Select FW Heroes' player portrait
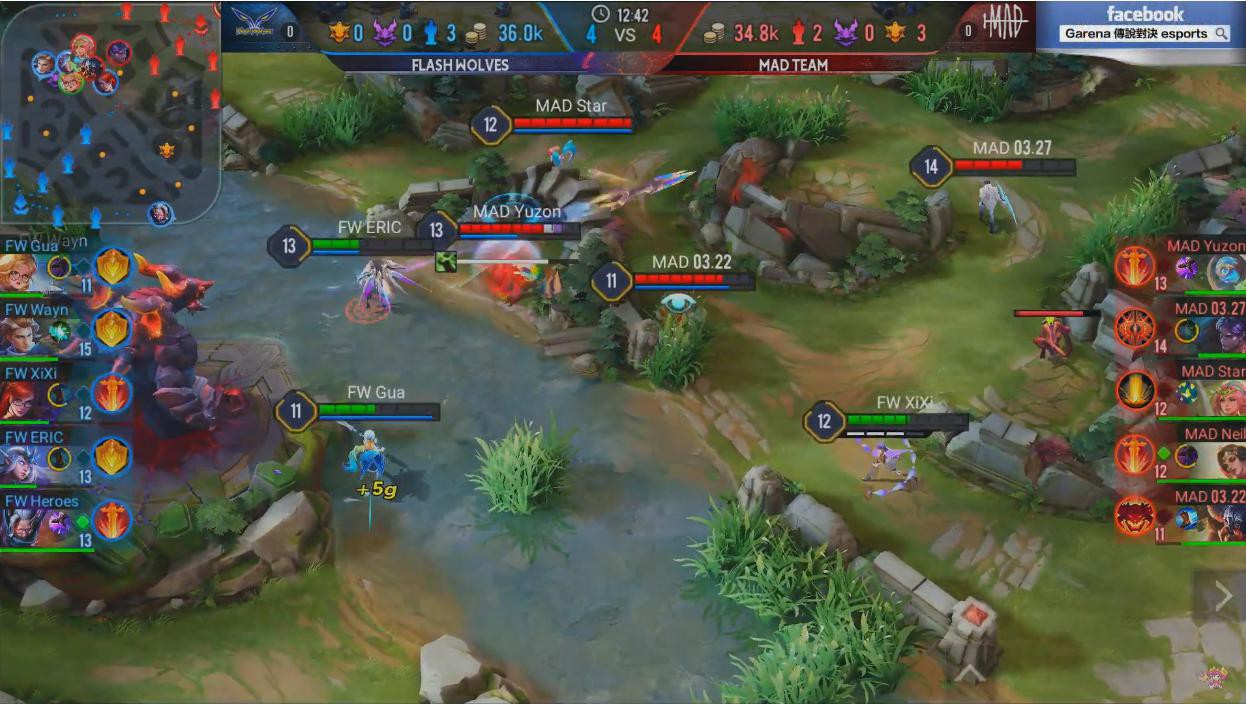1246x704 pixels. tap(20, 527)
